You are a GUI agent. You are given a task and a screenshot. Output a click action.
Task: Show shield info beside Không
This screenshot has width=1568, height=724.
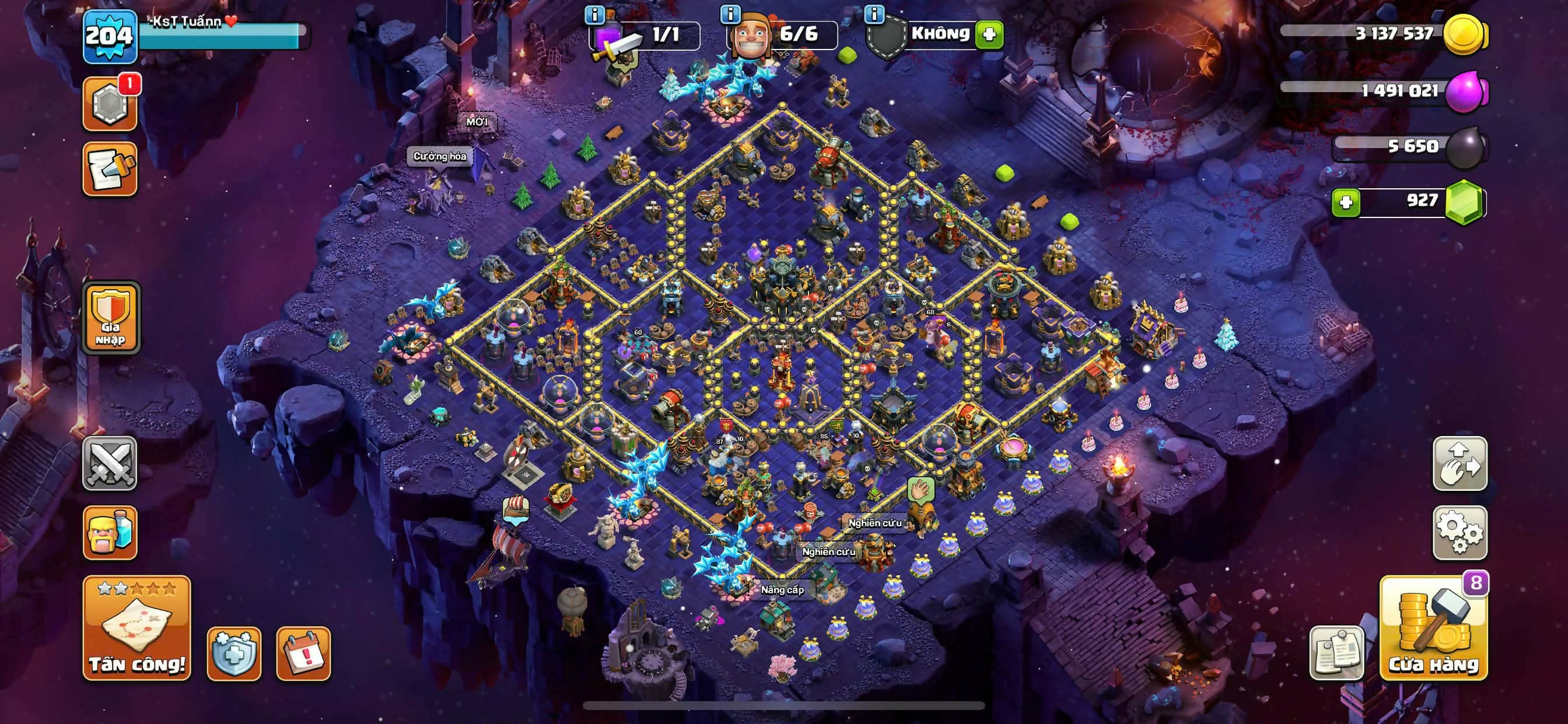click(874, 13)
